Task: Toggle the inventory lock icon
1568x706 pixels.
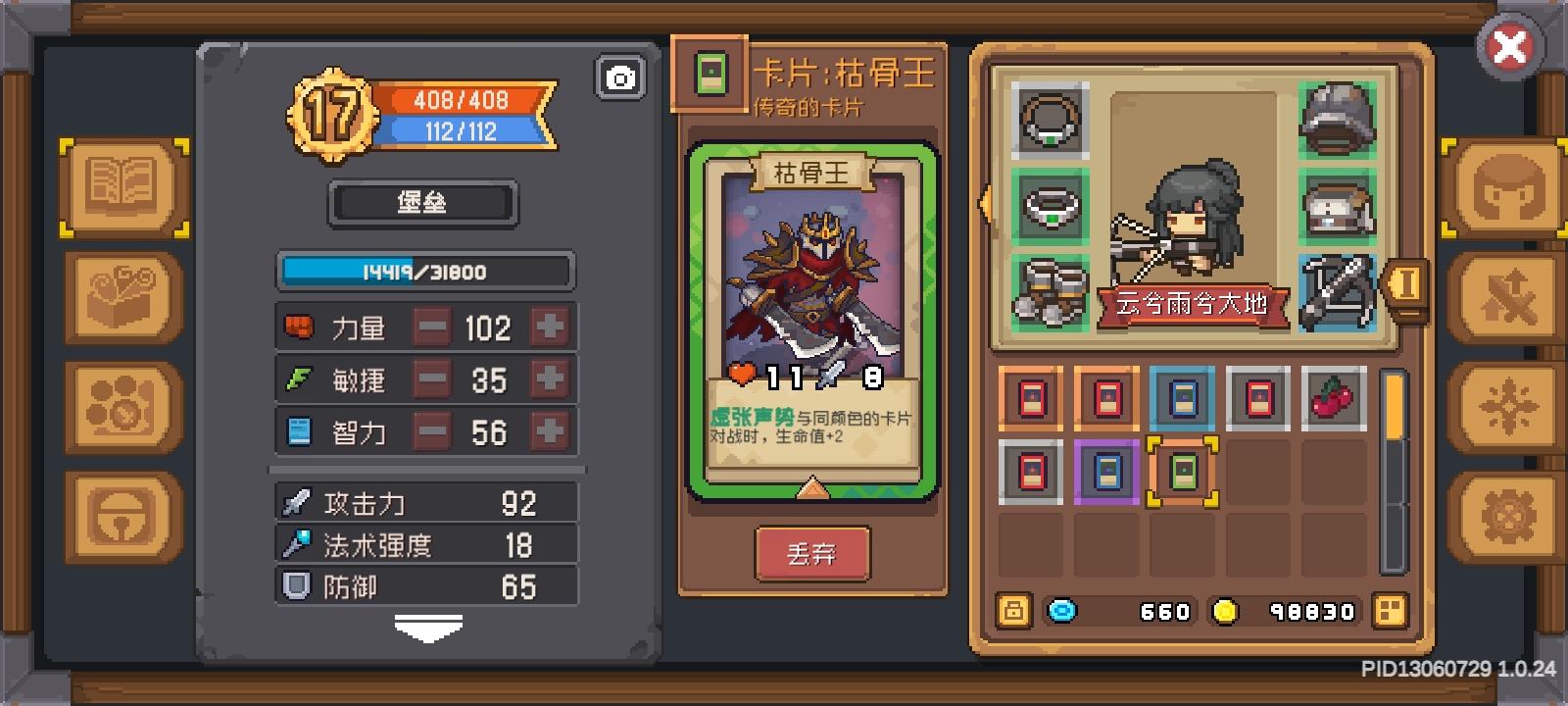Action: point(1013,611)
